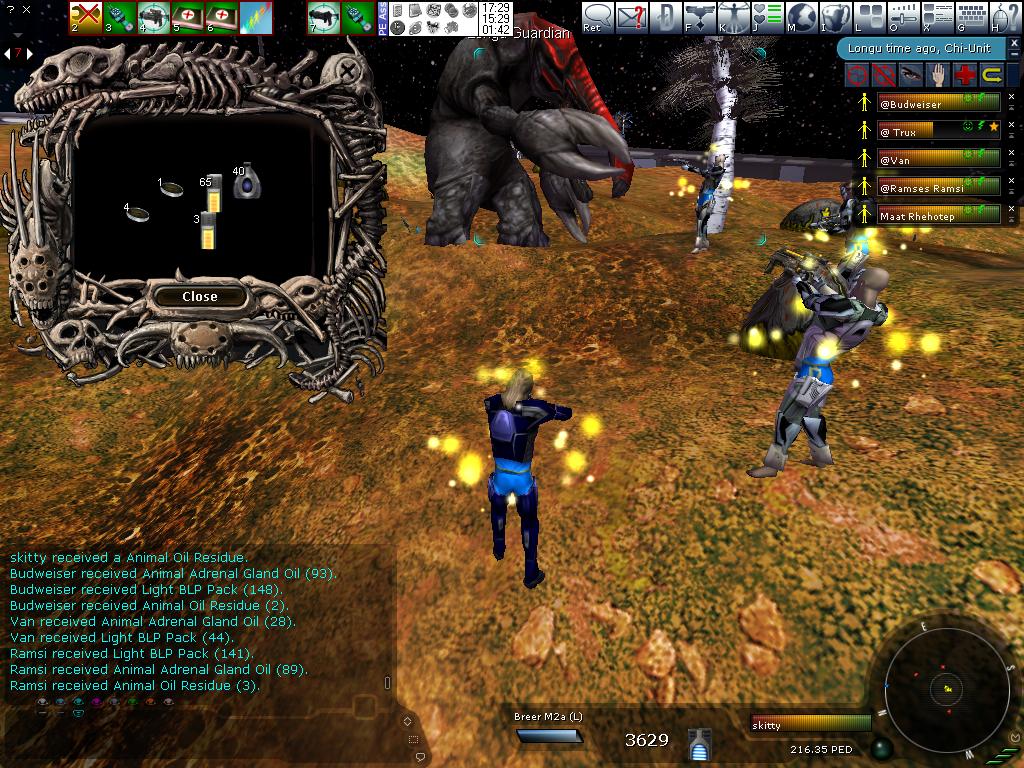Click the loot stack marked 3
Screen dimensions: 1024x768
click(207, 230)
